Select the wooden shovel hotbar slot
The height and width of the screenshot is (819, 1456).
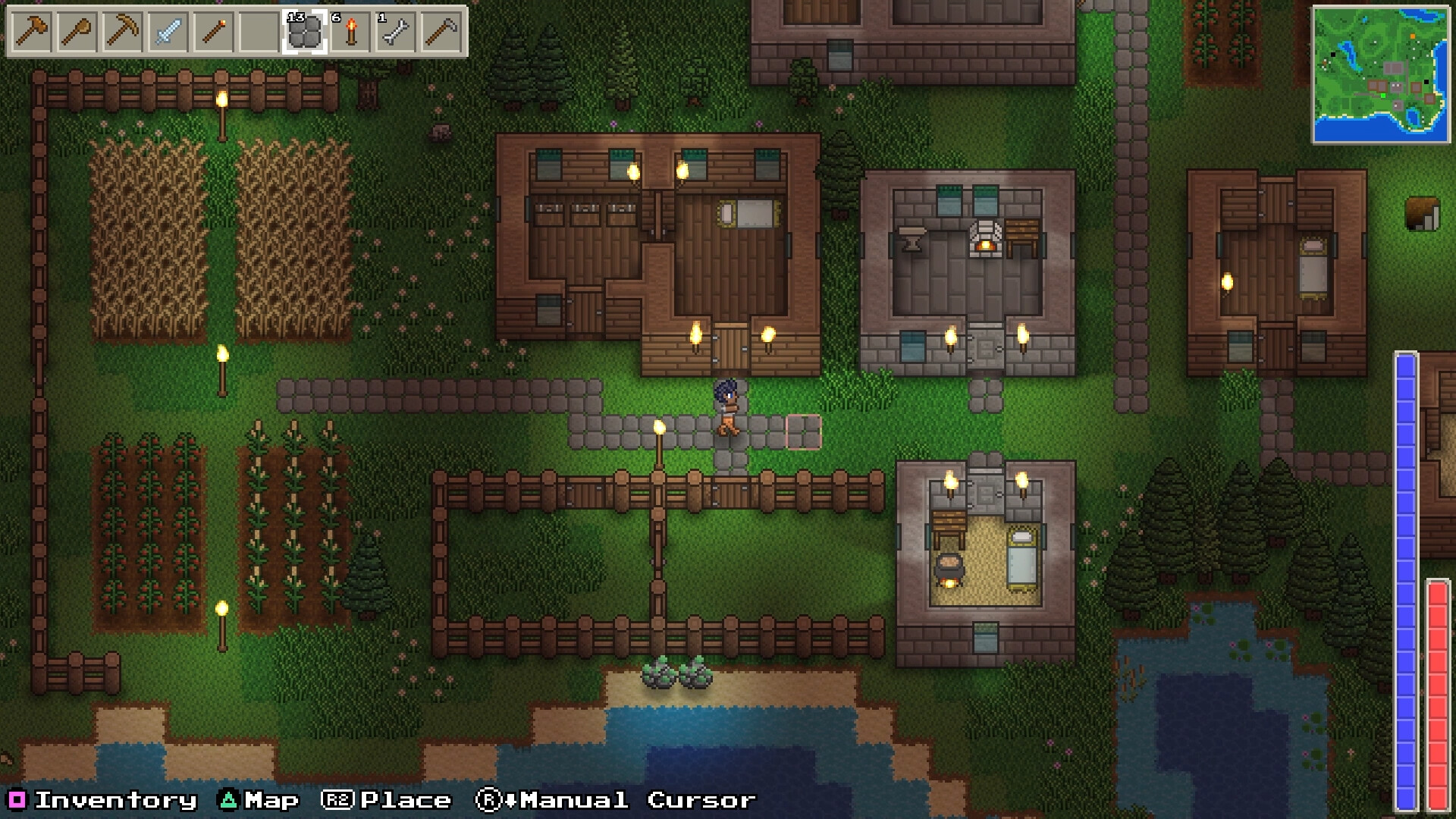(77, 32)
